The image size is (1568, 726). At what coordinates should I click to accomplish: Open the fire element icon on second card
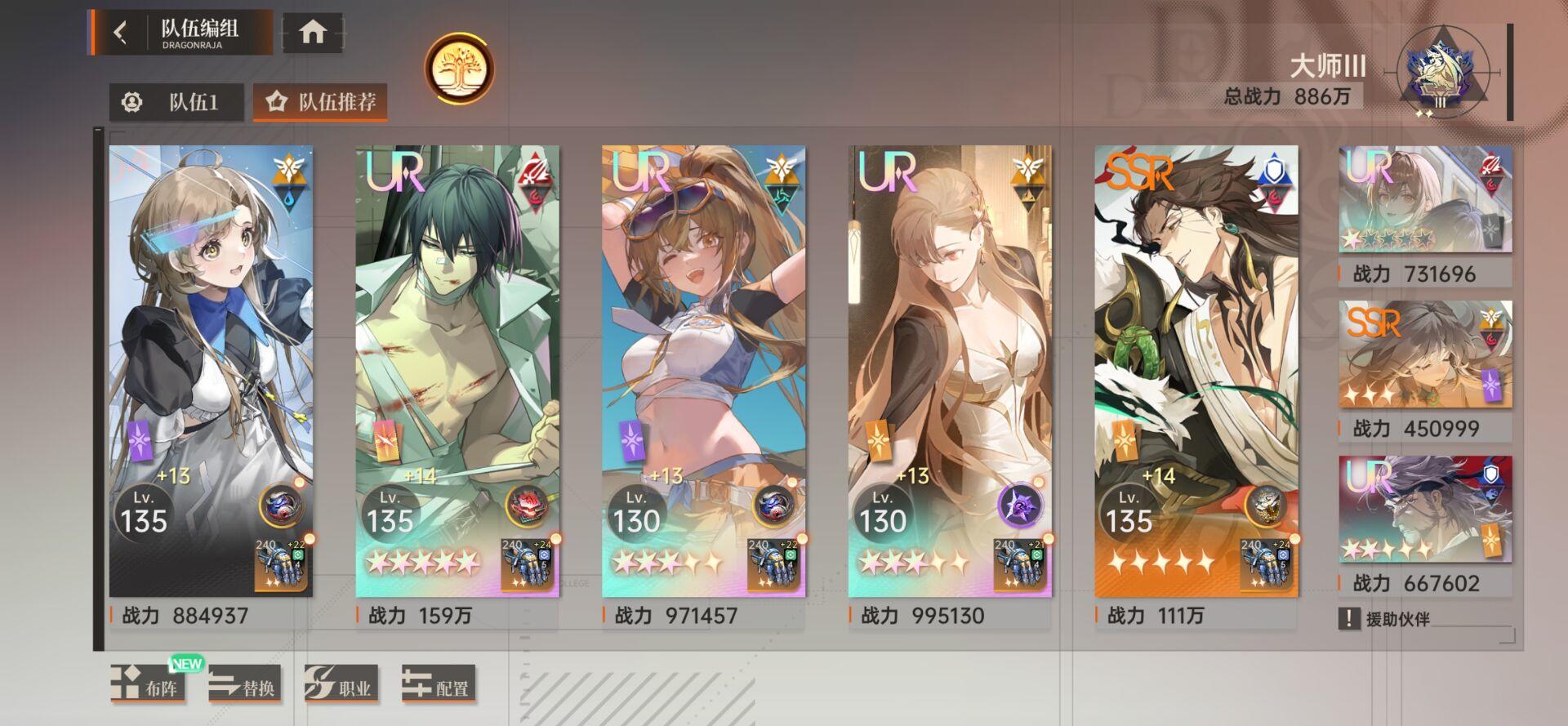point(535,195)
